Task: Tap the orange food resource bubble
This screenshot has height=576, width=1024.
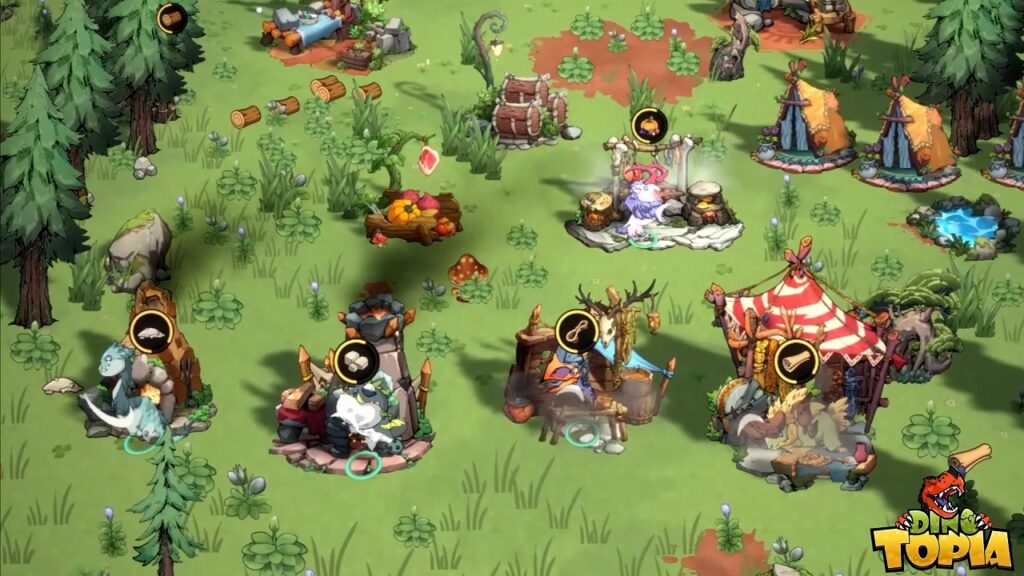Action: [649, 127]
